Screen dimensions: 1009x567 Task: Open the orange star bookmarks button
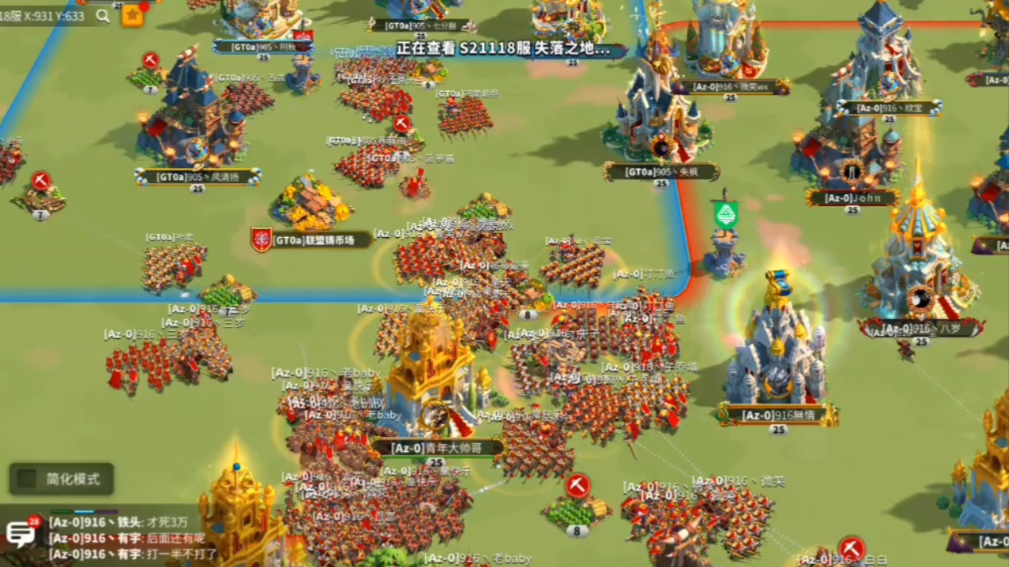click(x=133, y=16)
